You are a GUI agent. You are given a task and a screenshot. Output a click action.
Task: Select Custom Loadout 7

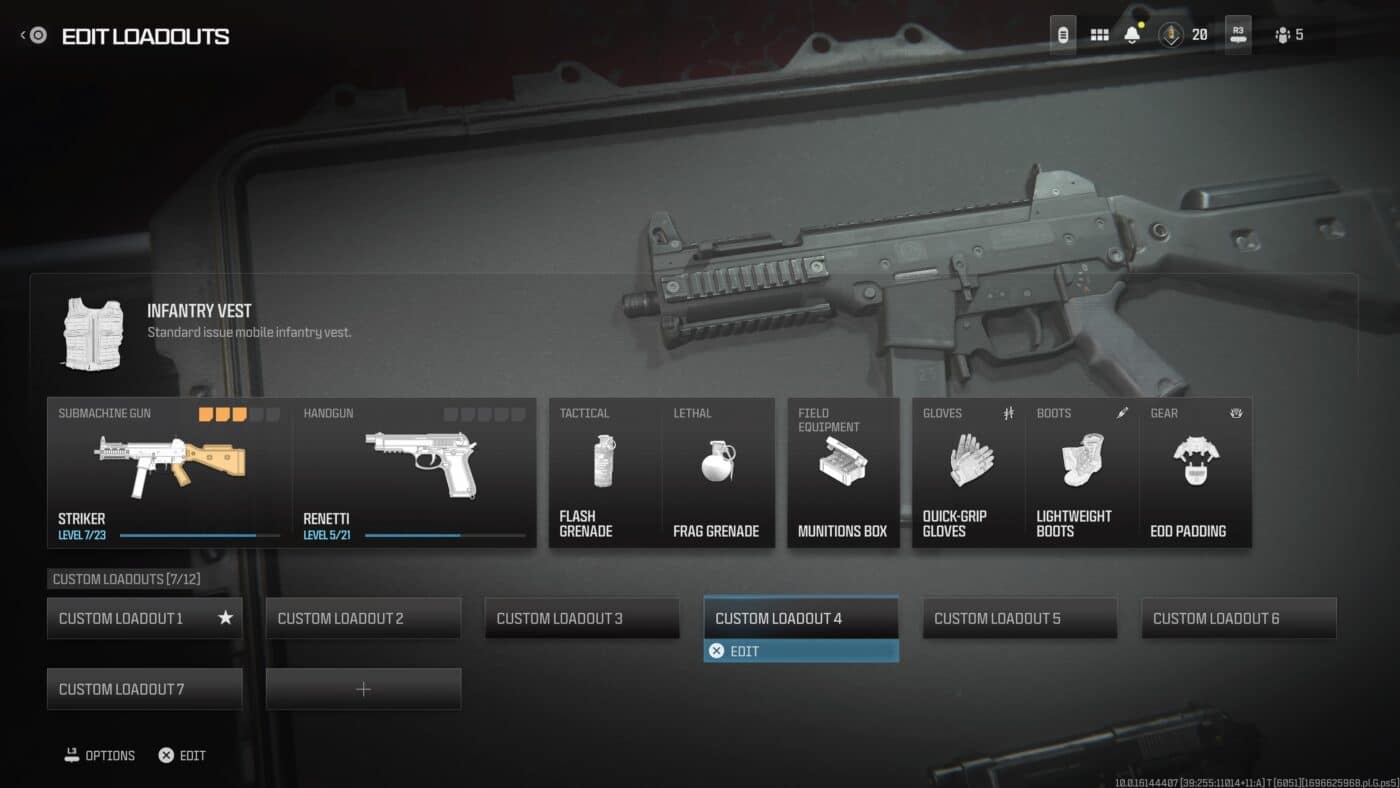click(x=144, y=688)
